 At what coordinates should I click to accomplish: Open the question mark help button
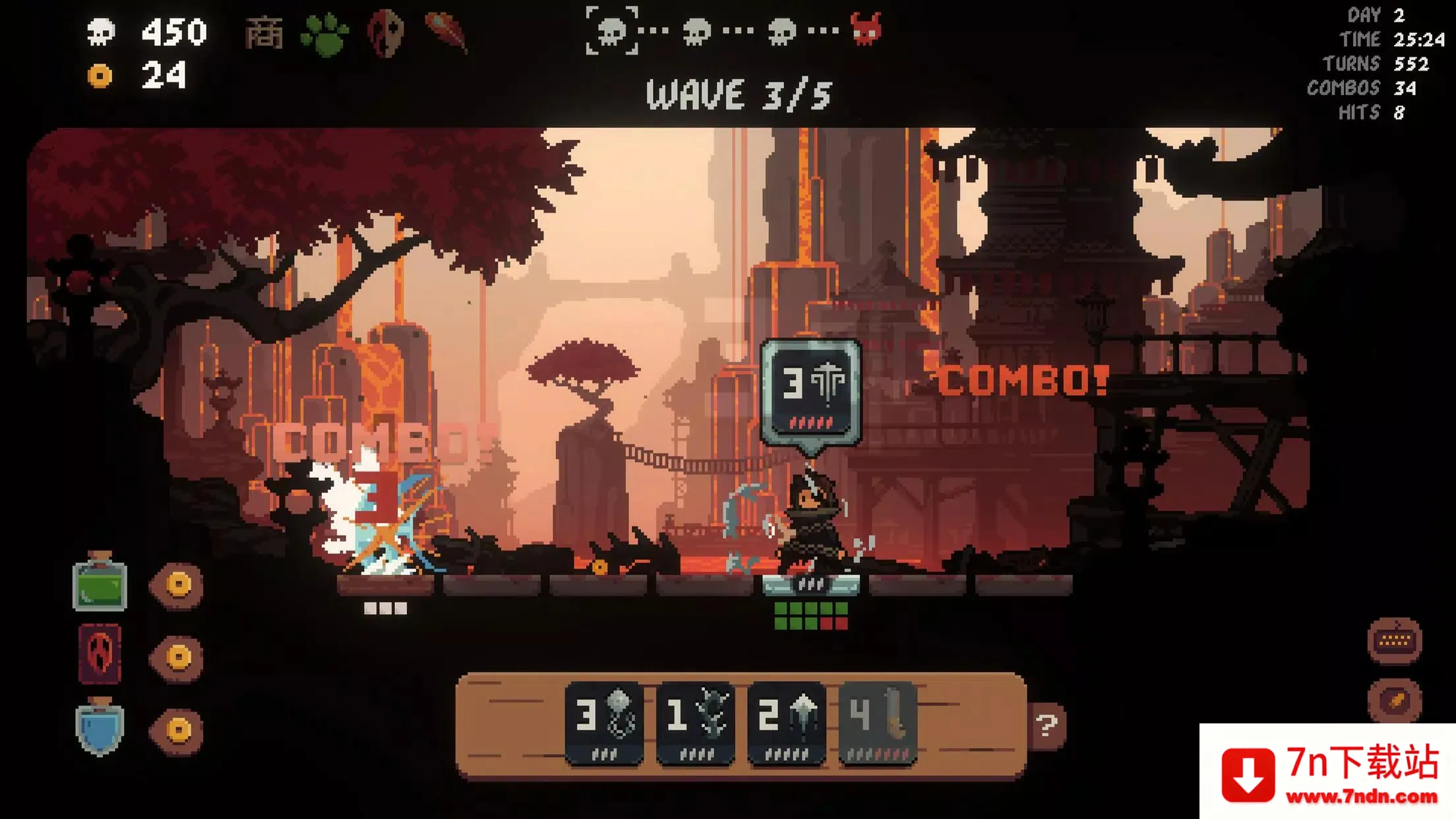(1046, 725)
